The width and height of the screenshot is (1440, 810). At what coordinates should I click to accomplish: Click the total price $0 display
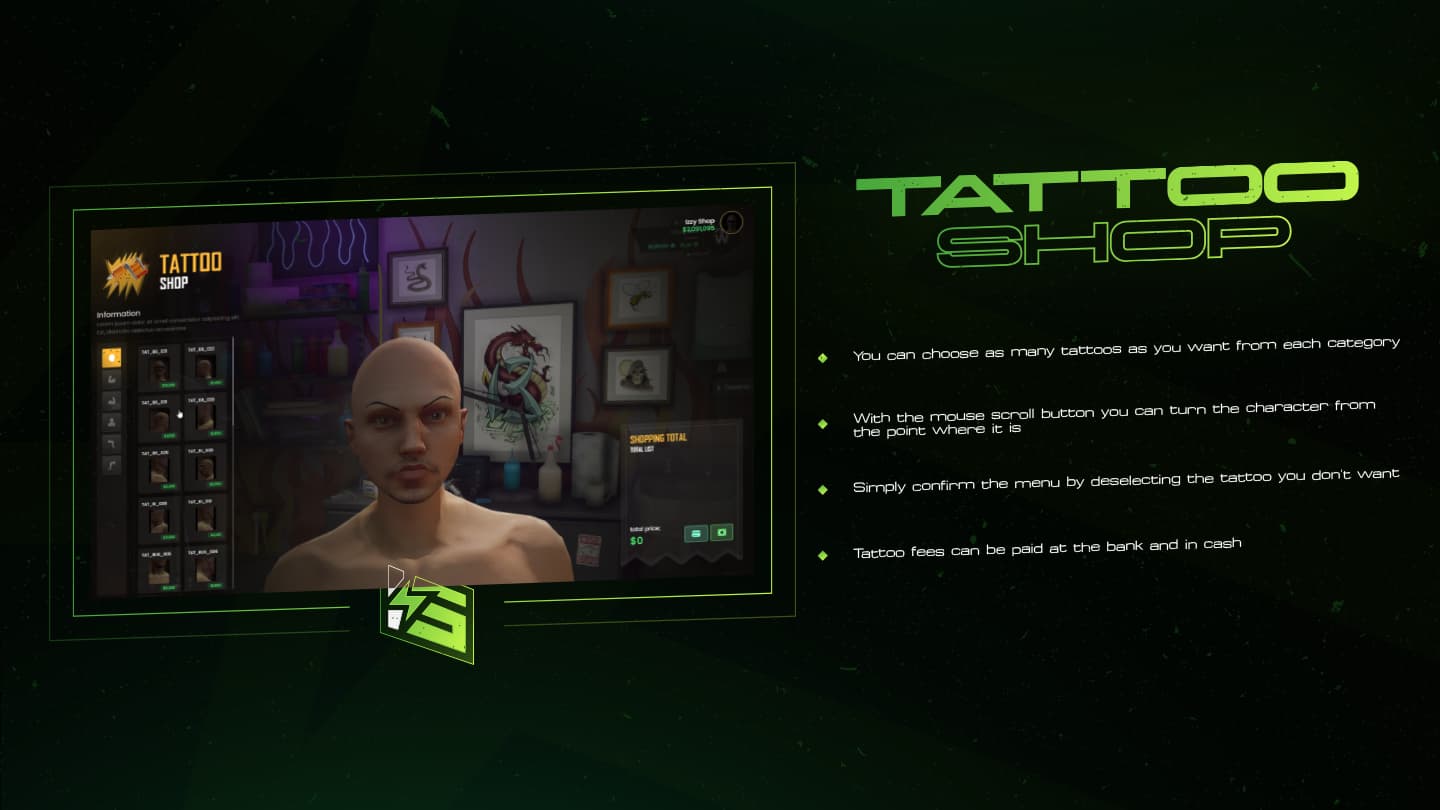point(637,541)
